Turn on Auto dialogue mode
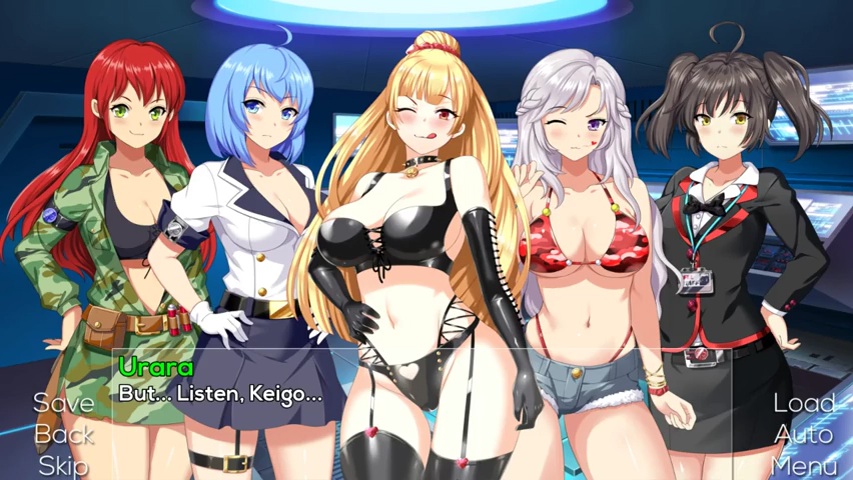Viewport: 853px width, 480px height. 803,434
